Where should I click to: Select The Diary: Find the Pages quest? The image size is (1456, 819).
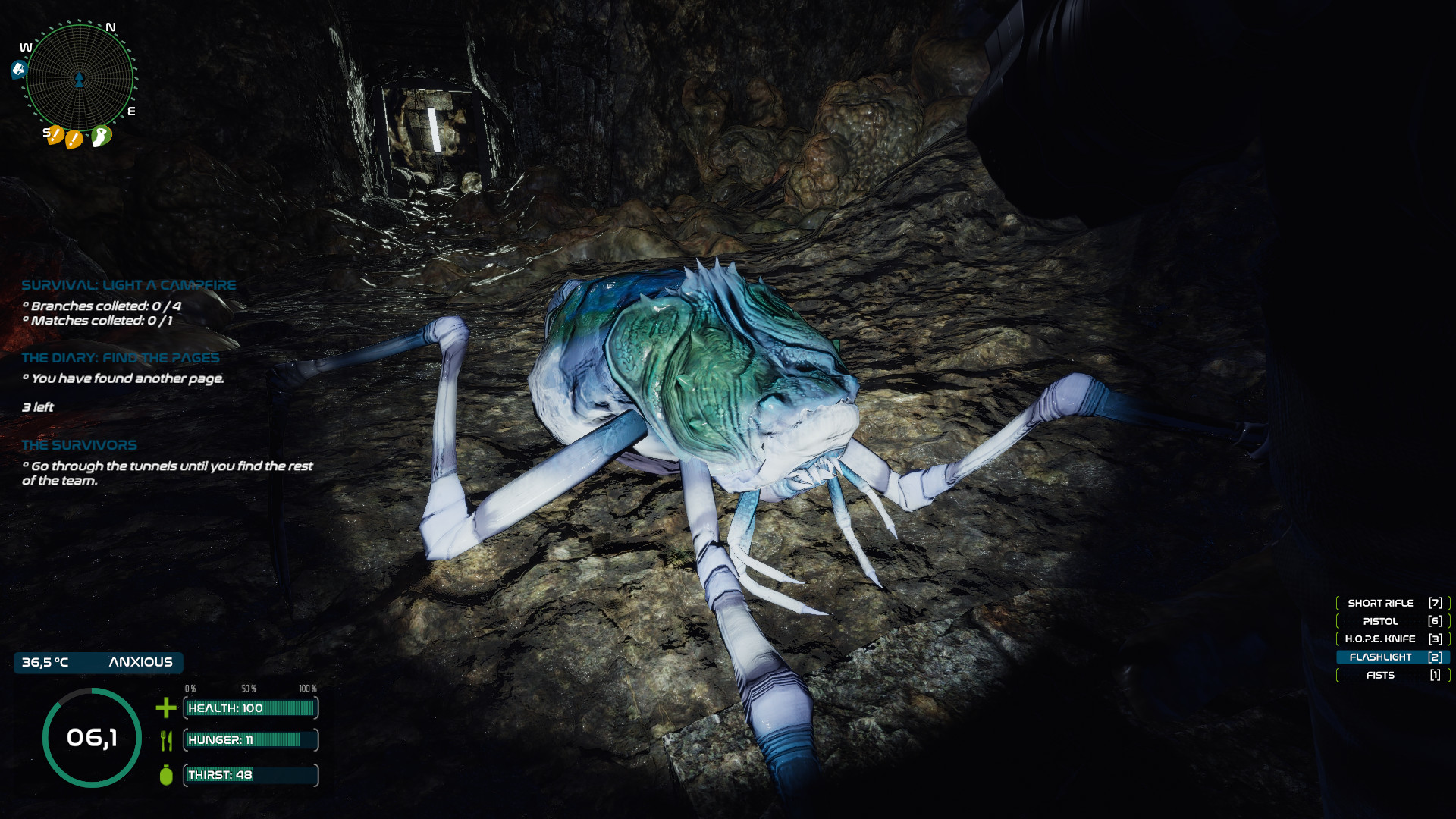click(x=121, y=358)
